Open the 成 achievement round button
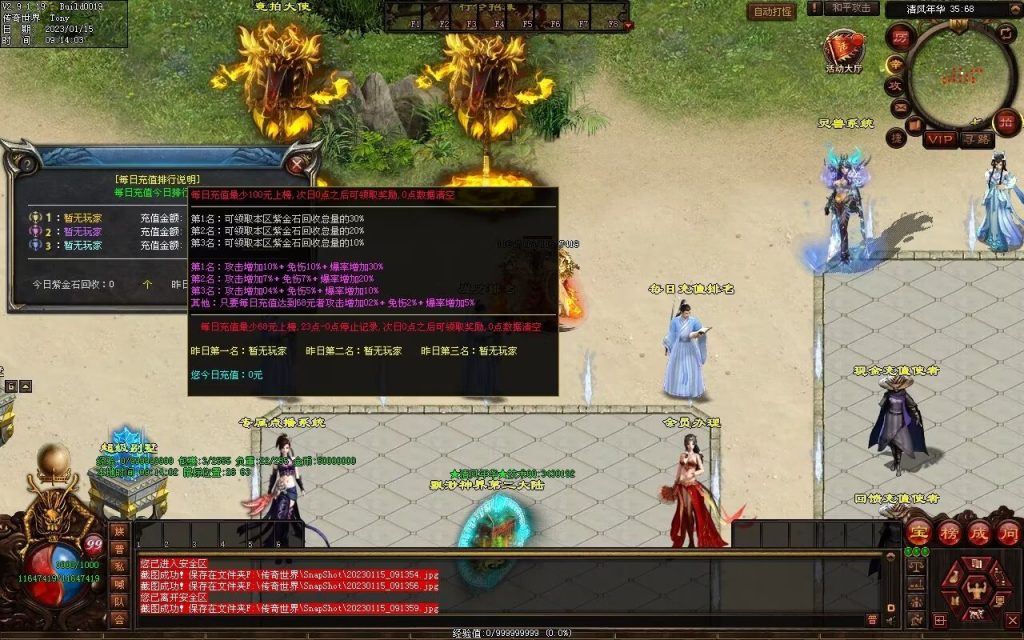Screen dimensions: 1024x640 (x=978, y=532)
